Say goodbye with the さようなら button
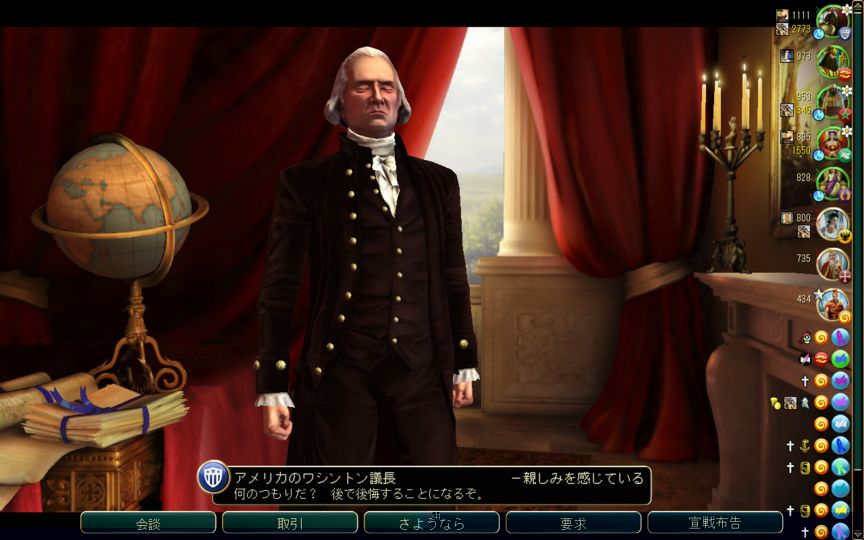This screenshot has width=864, height=540. (431, 523)
